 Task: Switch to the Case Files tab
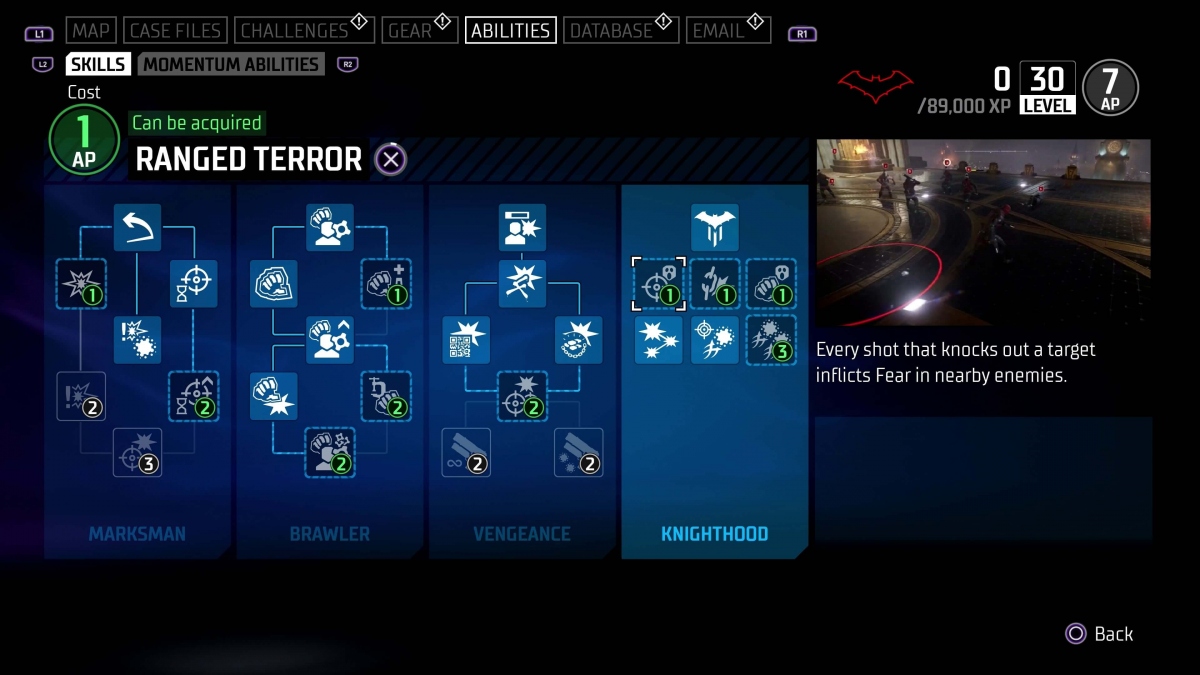(175, 31)
